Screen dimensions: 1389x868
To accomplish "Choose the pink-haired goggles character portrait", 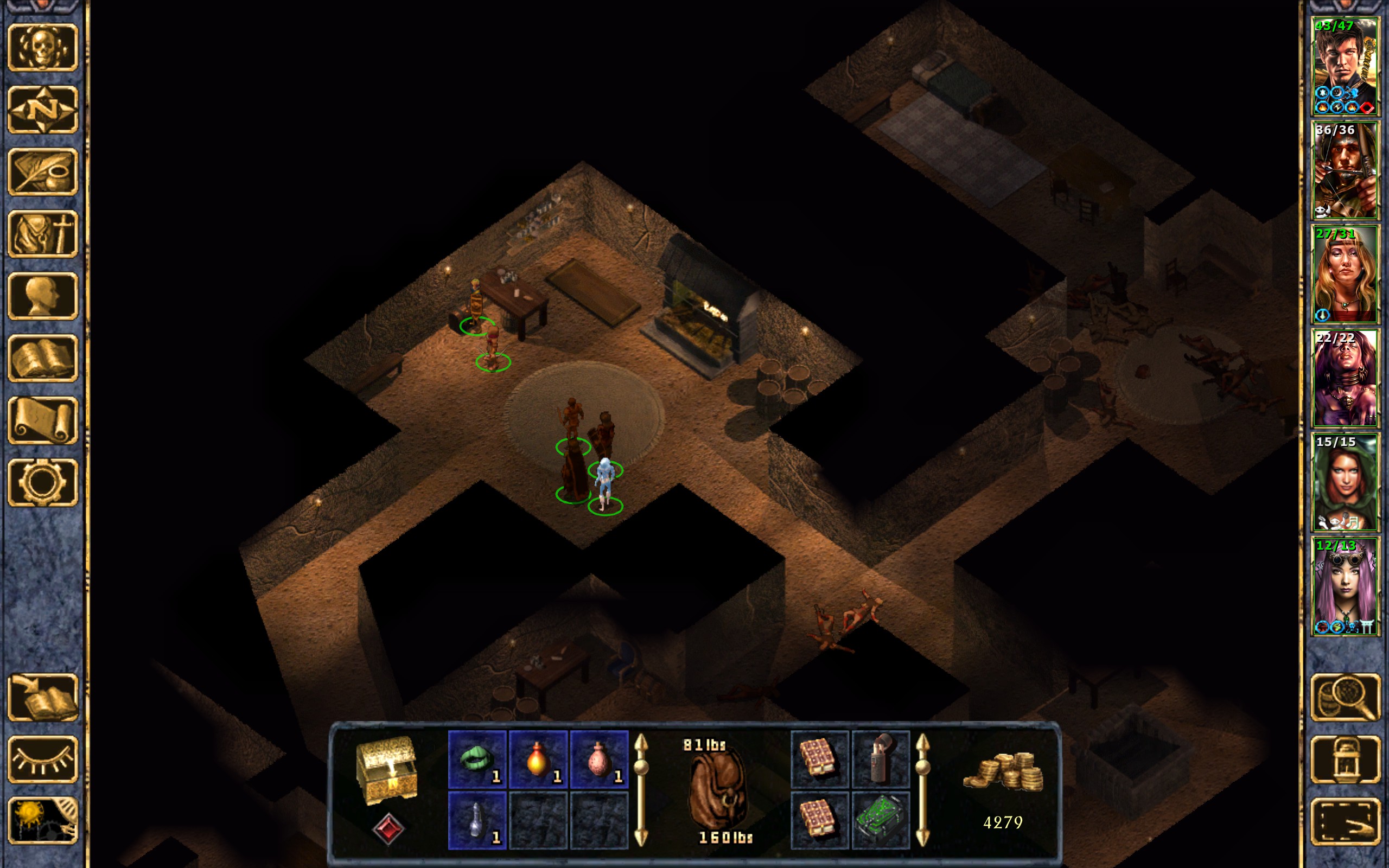I will click(1345, 586).
